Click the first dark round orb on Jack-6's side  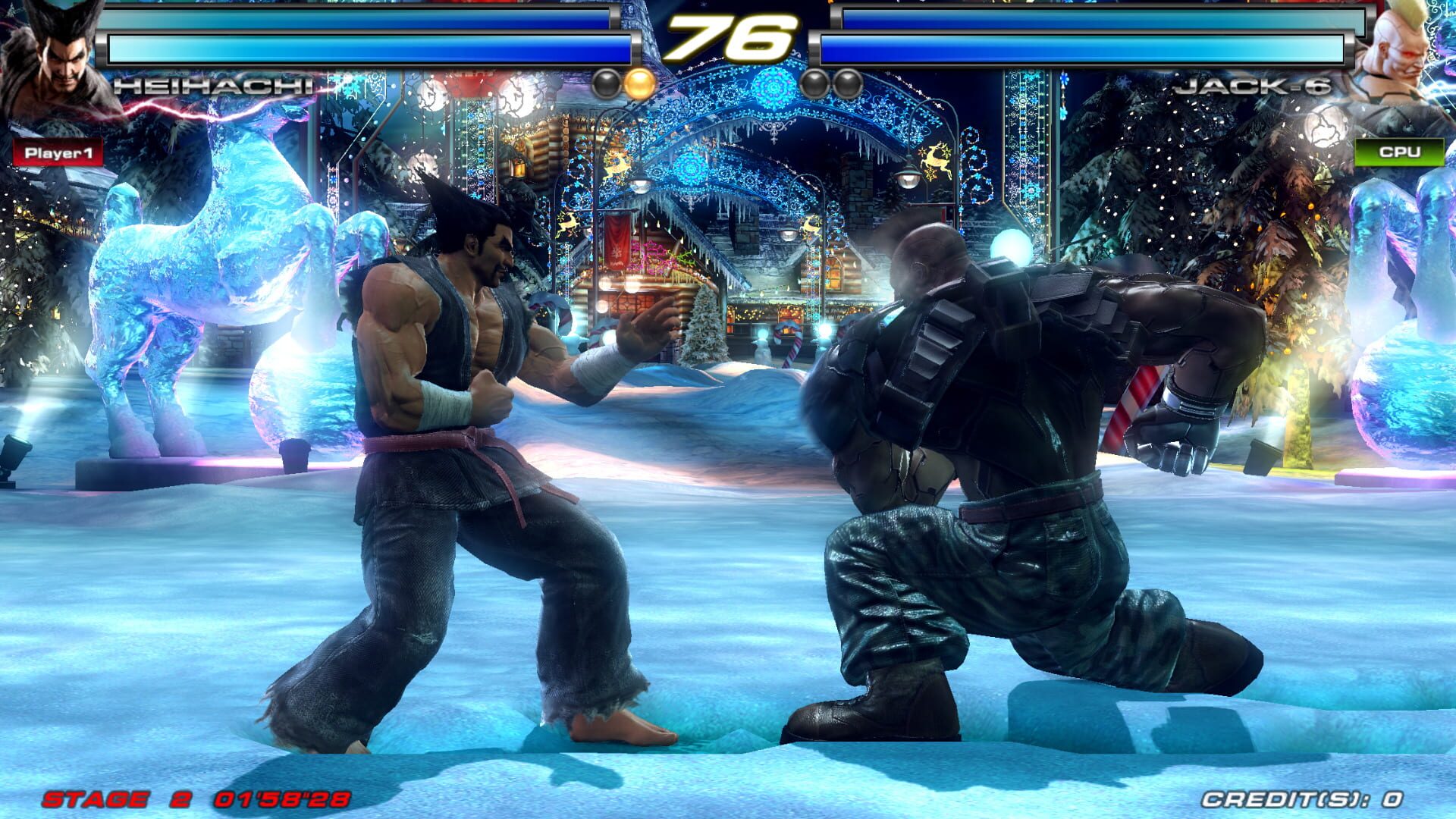click(813, 80)
